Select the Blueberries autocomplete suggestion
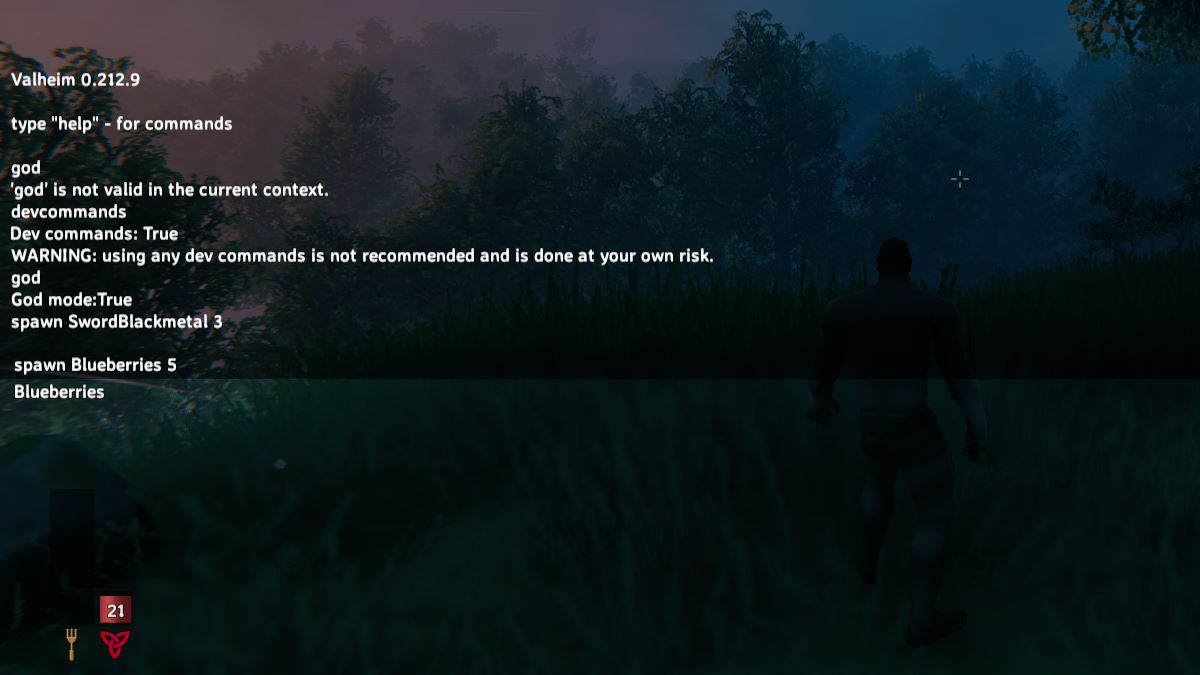Screen dimensions: 1200x675 (59, 392)
